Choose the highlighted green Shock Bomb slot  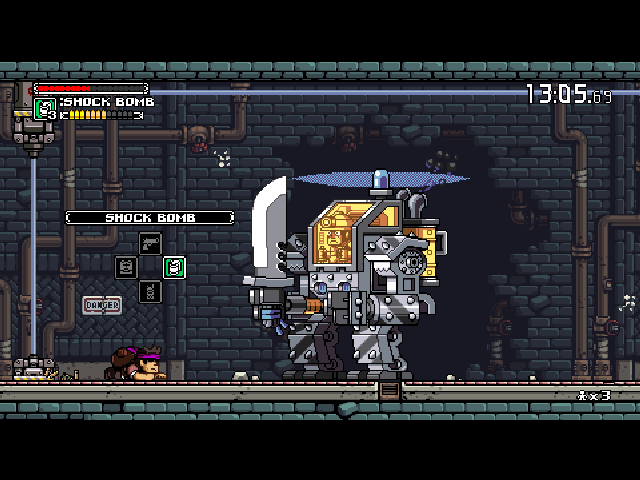[174, 267]
